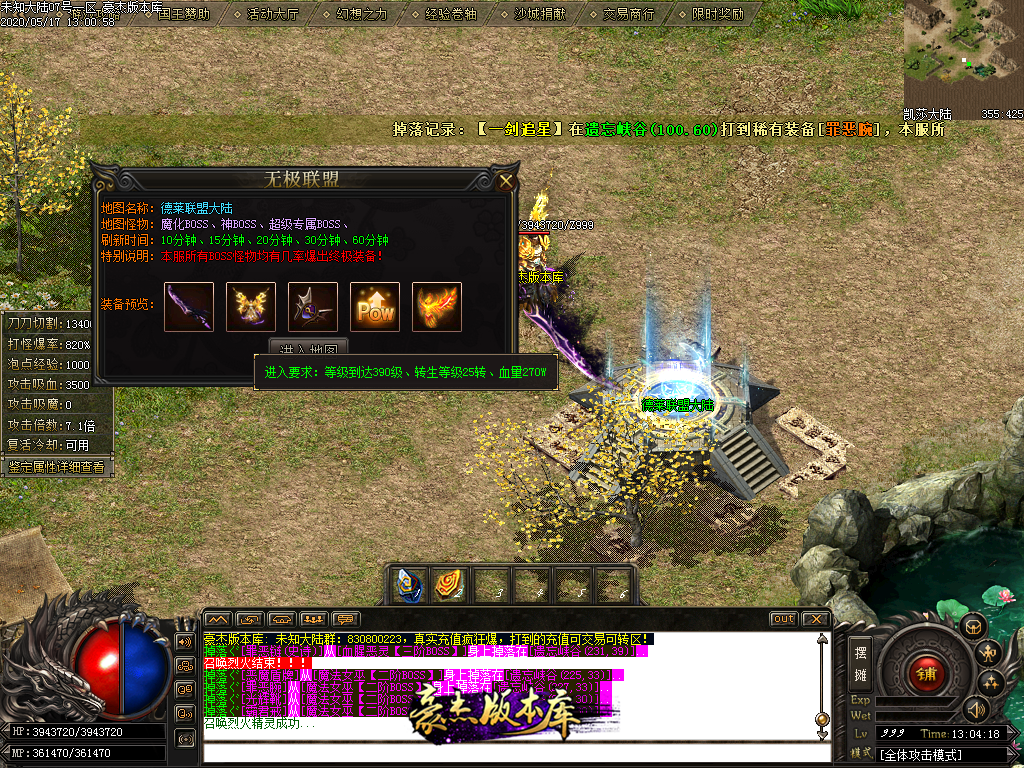Image resolution: width=1024 pixels, height=768 pixels.
Task: Use the blue gem hotbar item
Action: tap(405, 585)
